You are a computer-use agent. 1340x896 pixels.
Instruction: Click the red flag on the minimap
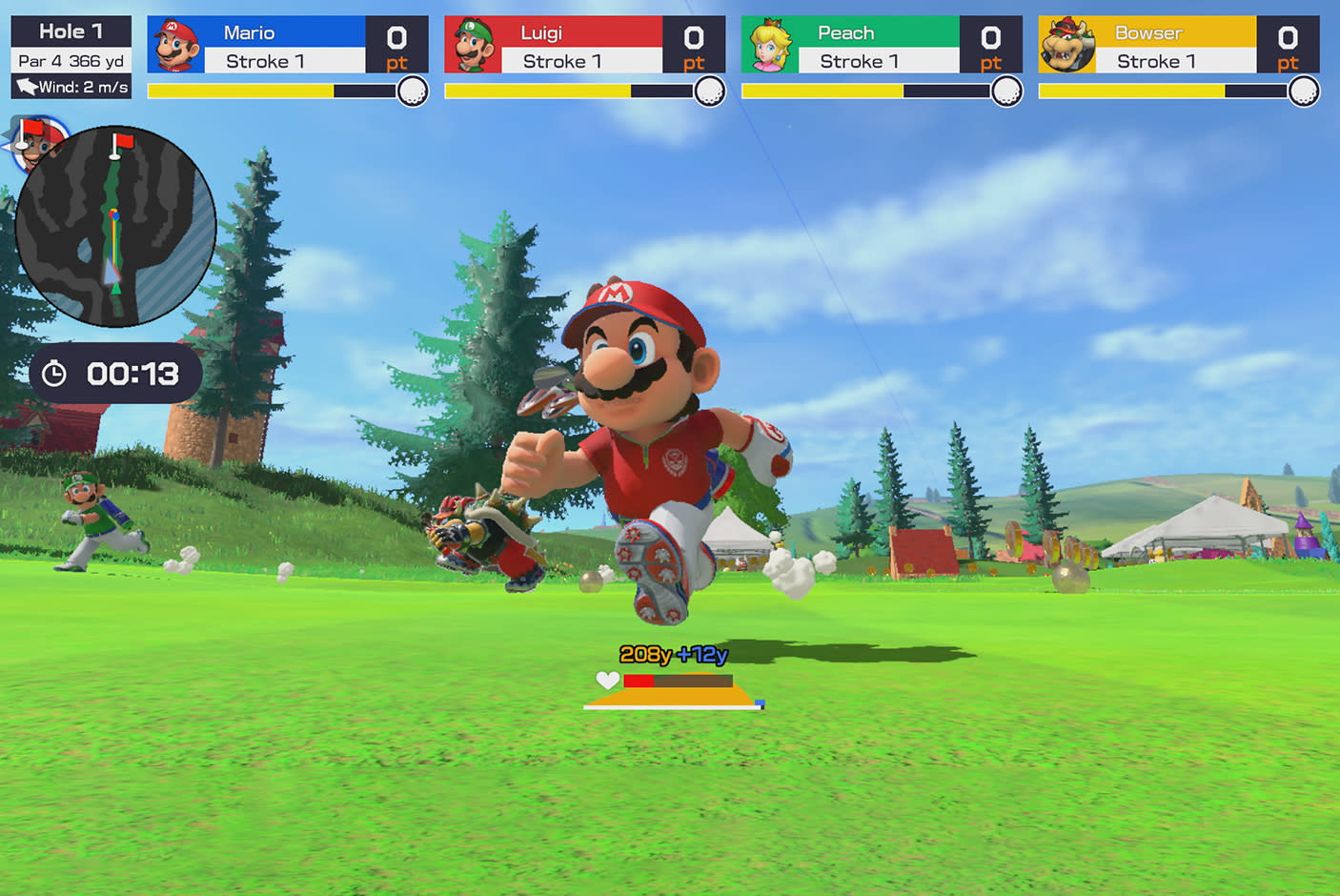[x=121, y=144]
